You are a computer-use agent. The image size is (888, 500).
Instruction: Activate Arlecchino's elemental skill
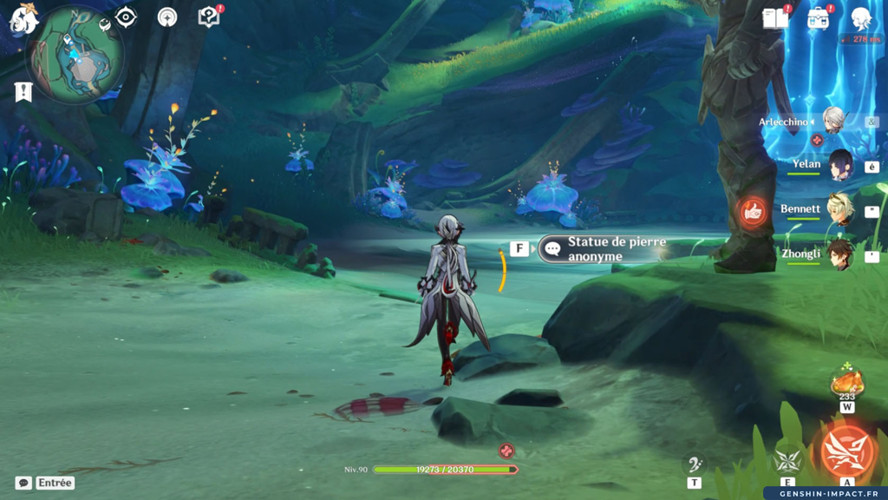coord(788,459)
